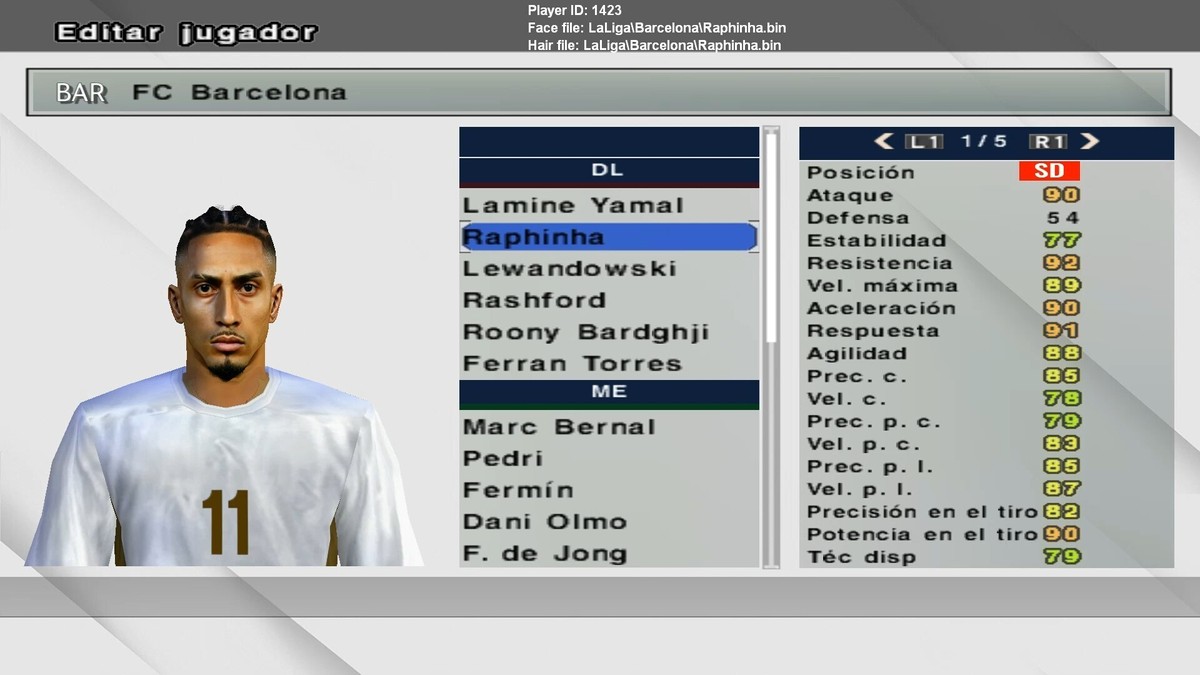Click the player list scrollbar

coord(770,240)
